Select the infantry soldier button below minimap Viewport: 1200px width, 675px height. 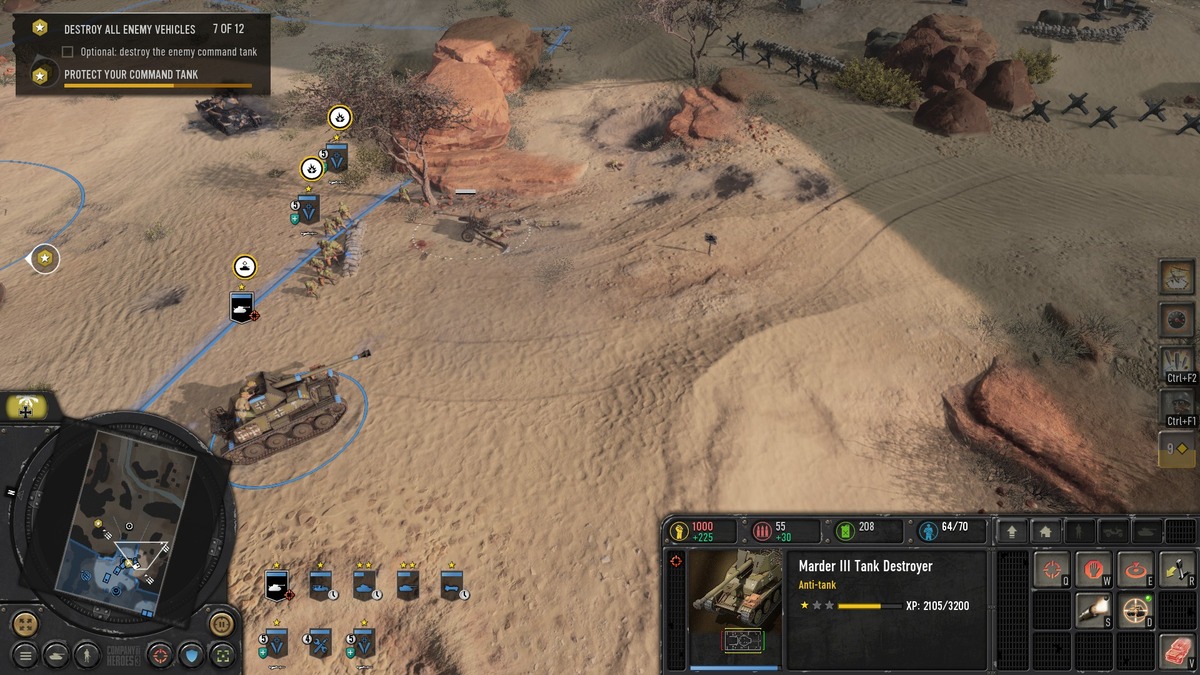point(89,655)
